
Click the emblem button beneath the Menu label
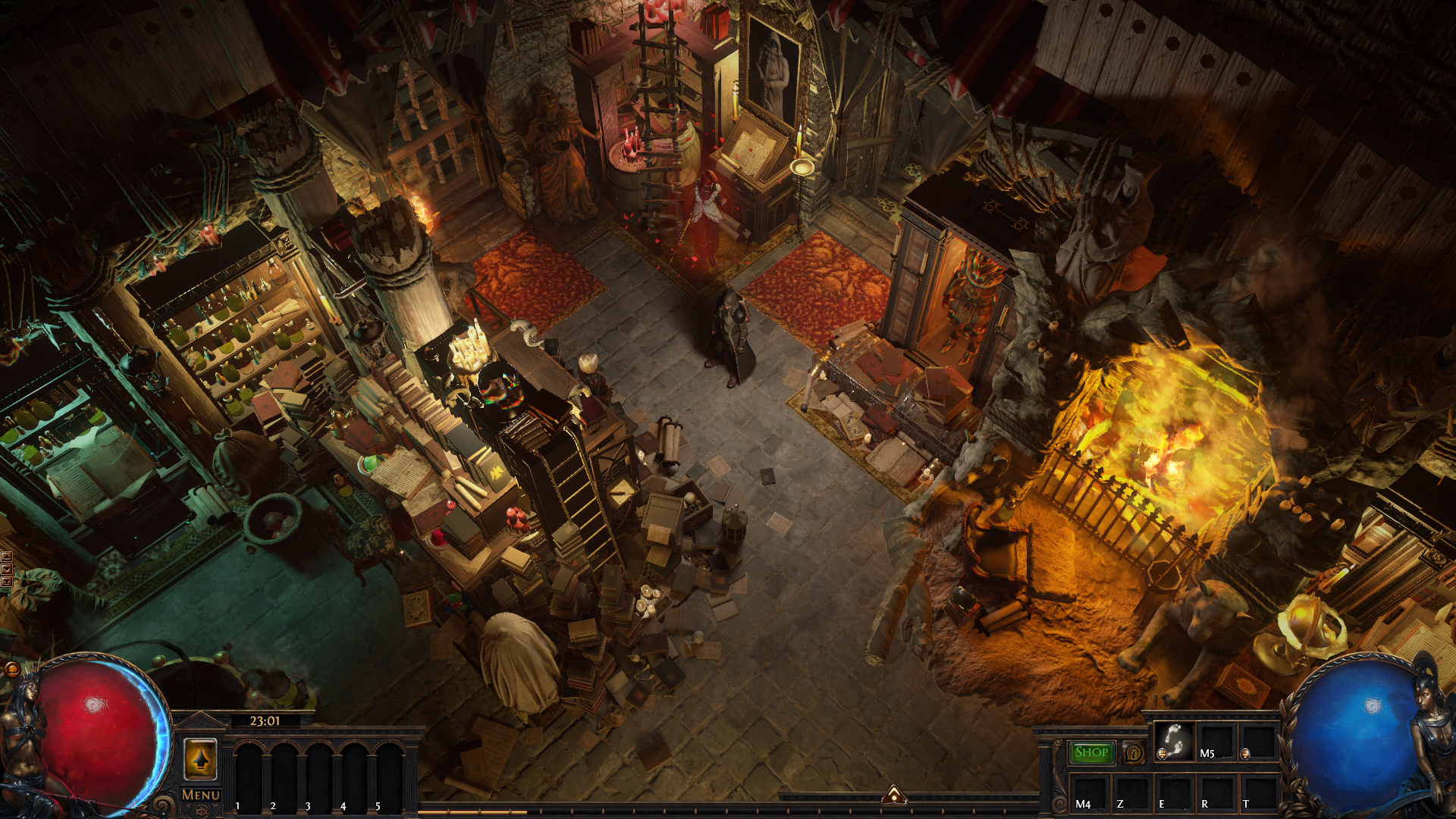click(201, 811)
